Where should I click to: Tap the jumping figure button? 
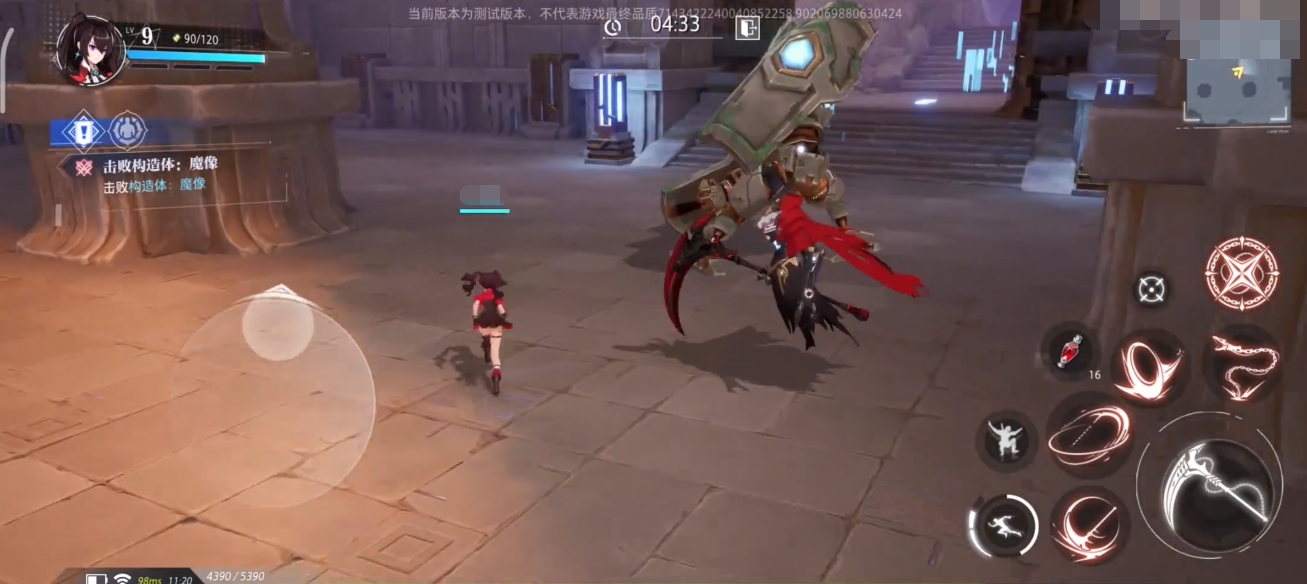[x=1004, y=440]
